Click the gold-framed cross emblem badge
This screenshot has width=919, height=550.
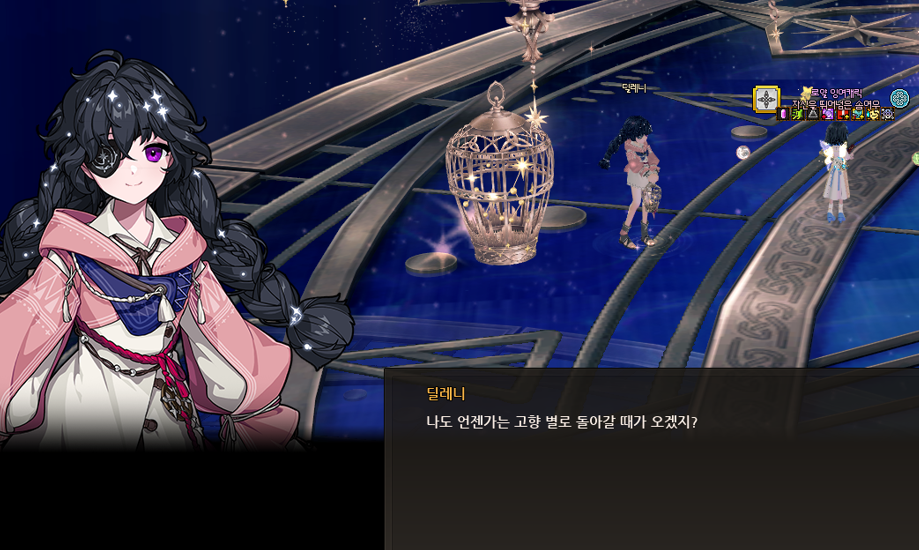pos(767,99)
